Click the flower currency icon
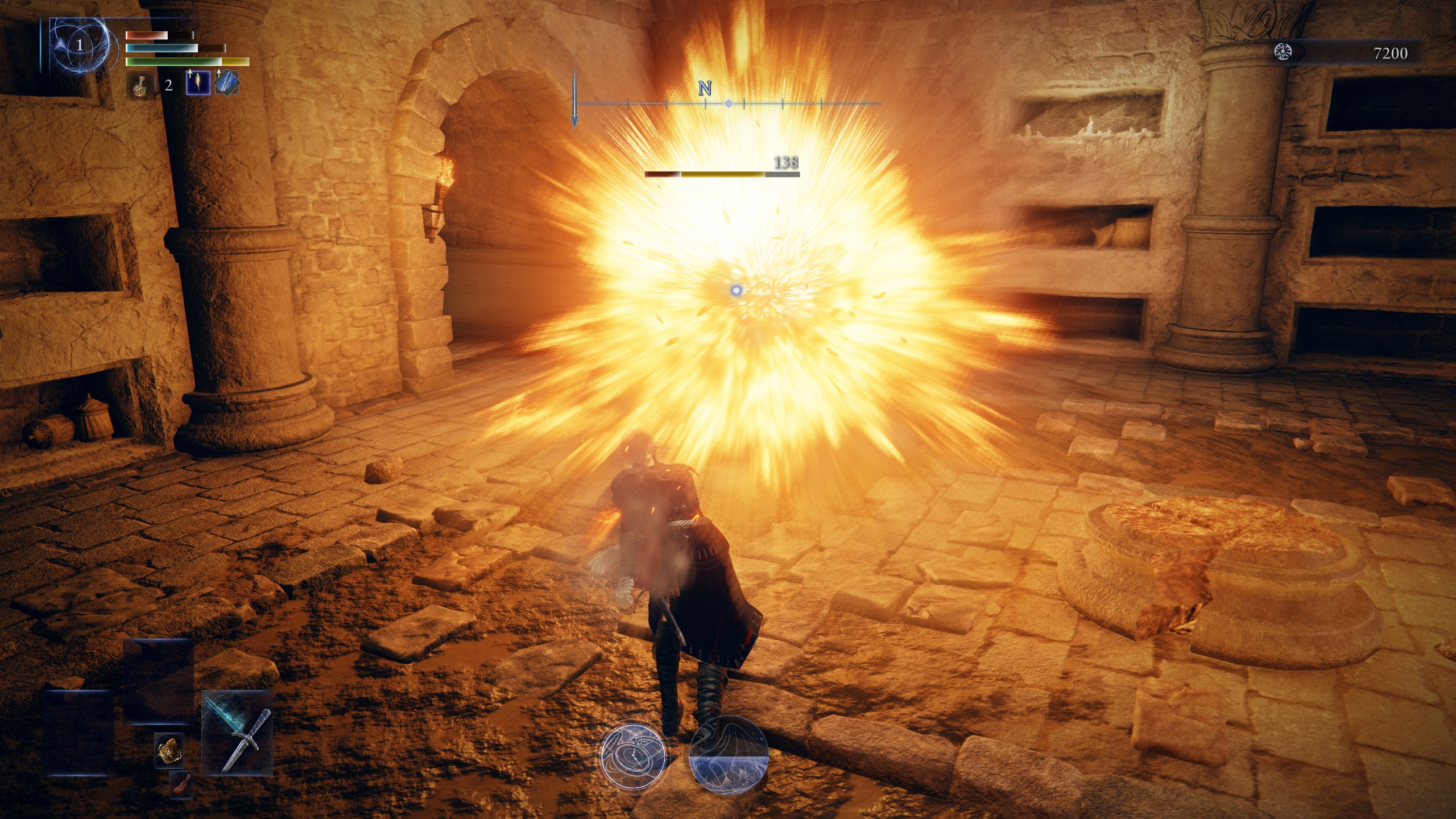 (x=1283, y=52)
